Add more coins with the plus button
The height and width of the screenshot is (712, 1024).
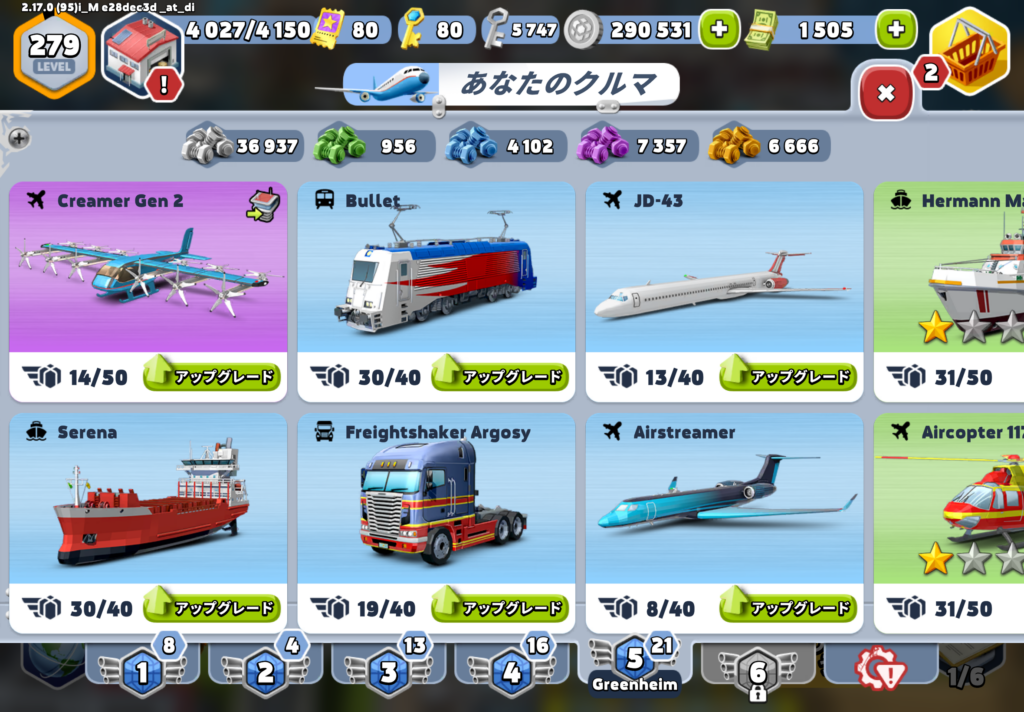[718, 30]
